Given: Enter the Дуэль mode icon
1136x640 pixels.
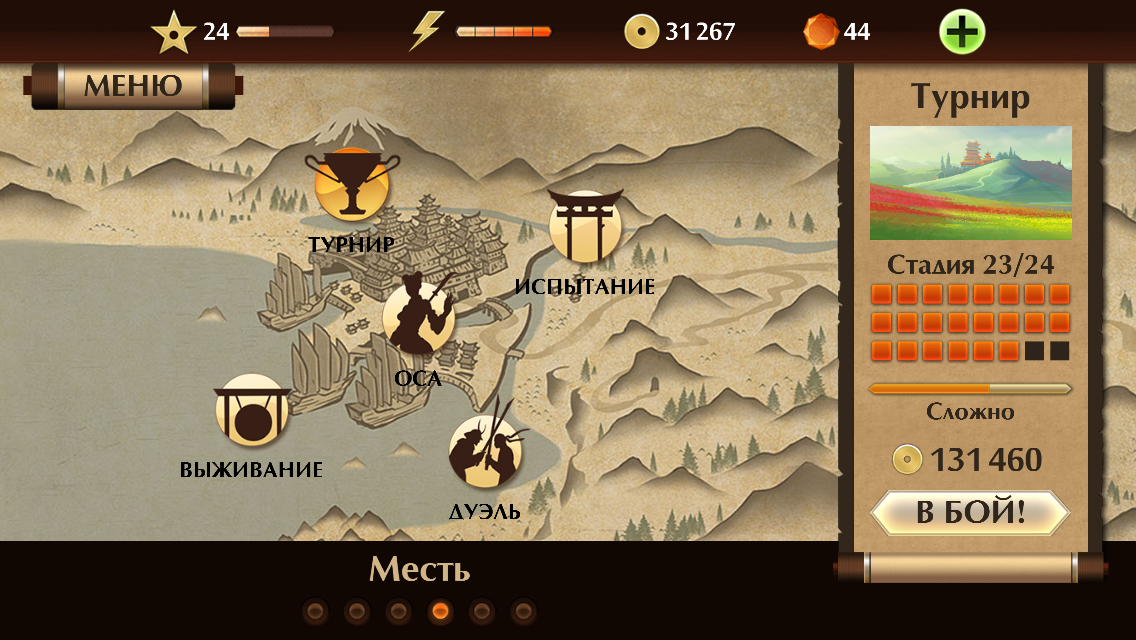Looking at the screenshot, I should (485, 451).
